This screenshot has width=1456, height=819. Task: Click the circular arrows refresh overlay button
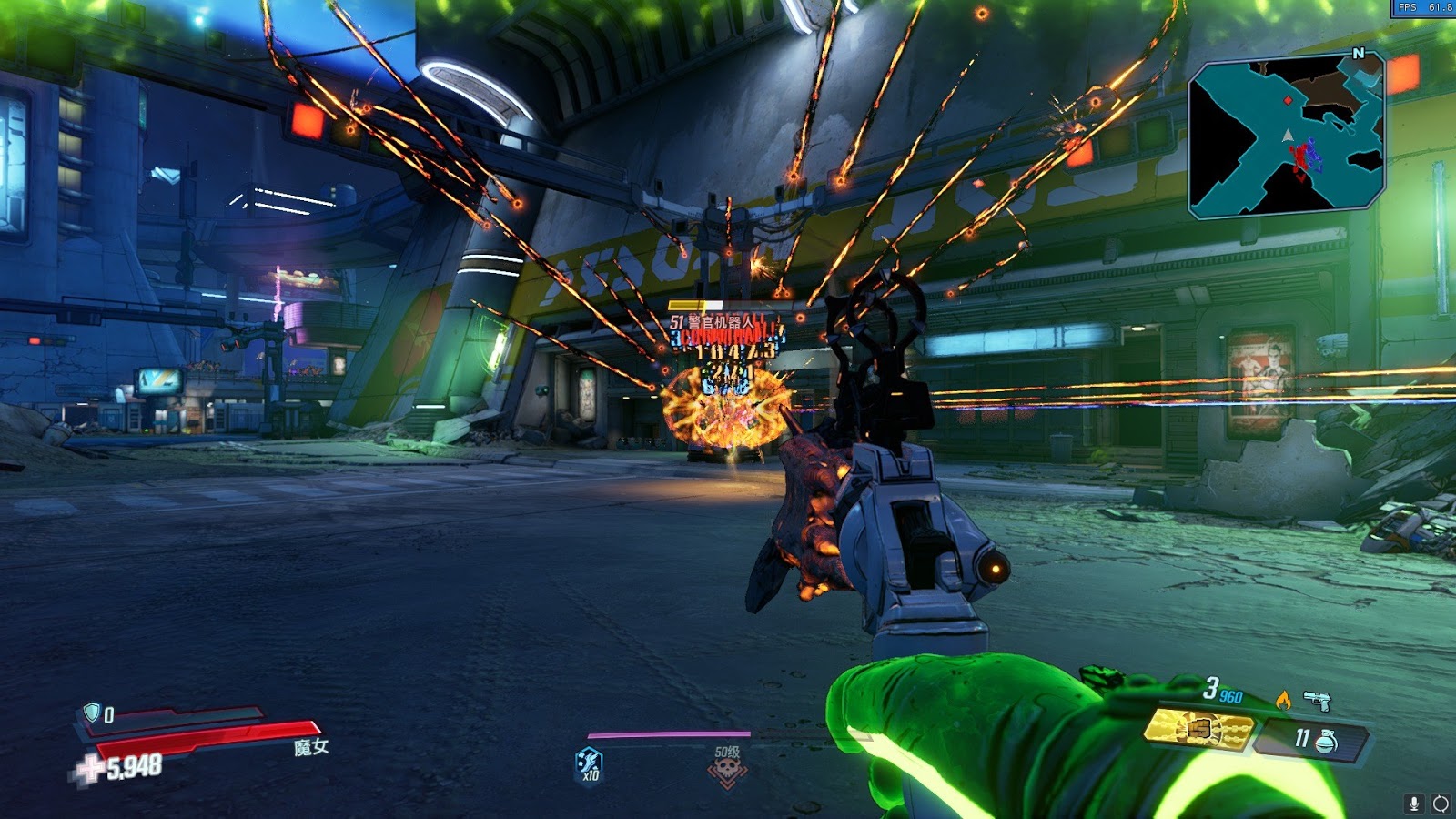click(1441, 803)
